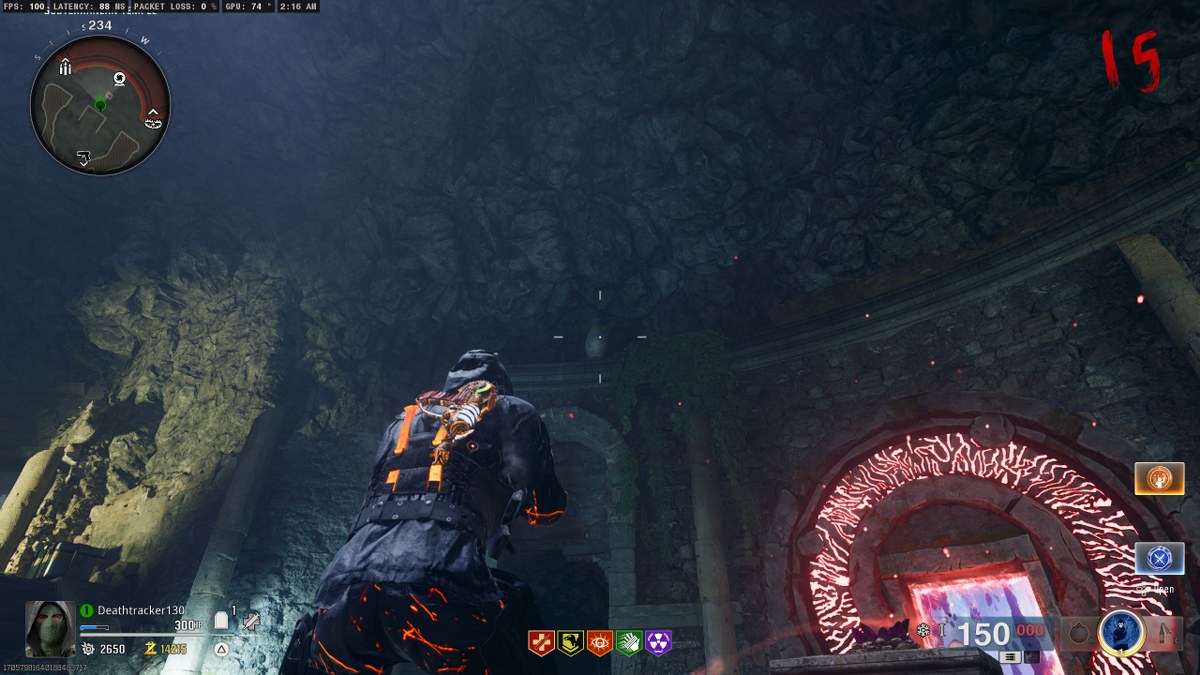Image resolution: width=1200 pixels, height=675 pixels.
Task: Click the Deathtracker130 operator portrait
Action: (50, 628)
